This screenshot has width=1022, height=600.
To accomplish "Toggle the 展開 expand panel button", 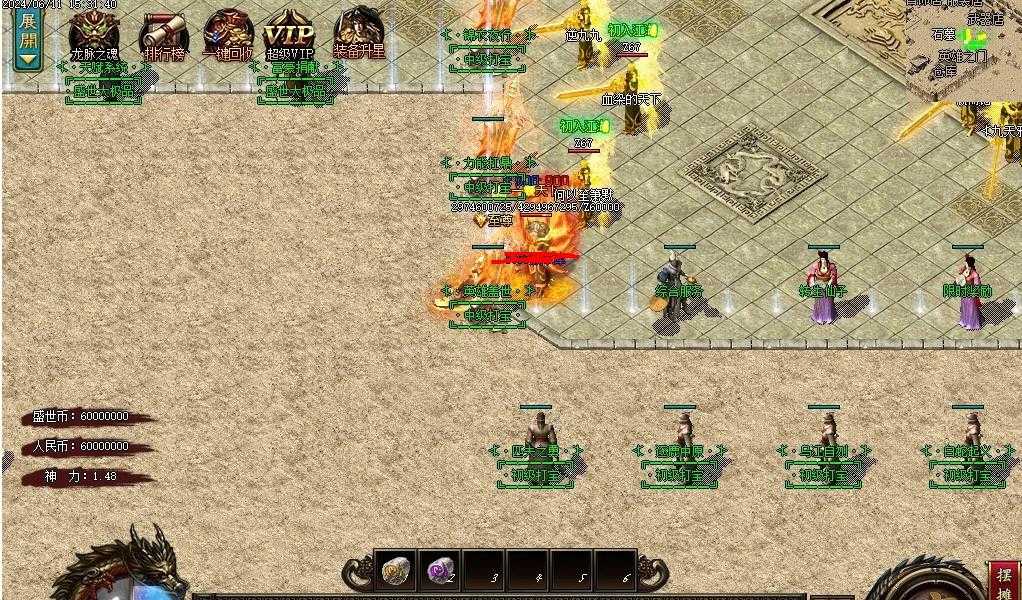I will point(28,38).
